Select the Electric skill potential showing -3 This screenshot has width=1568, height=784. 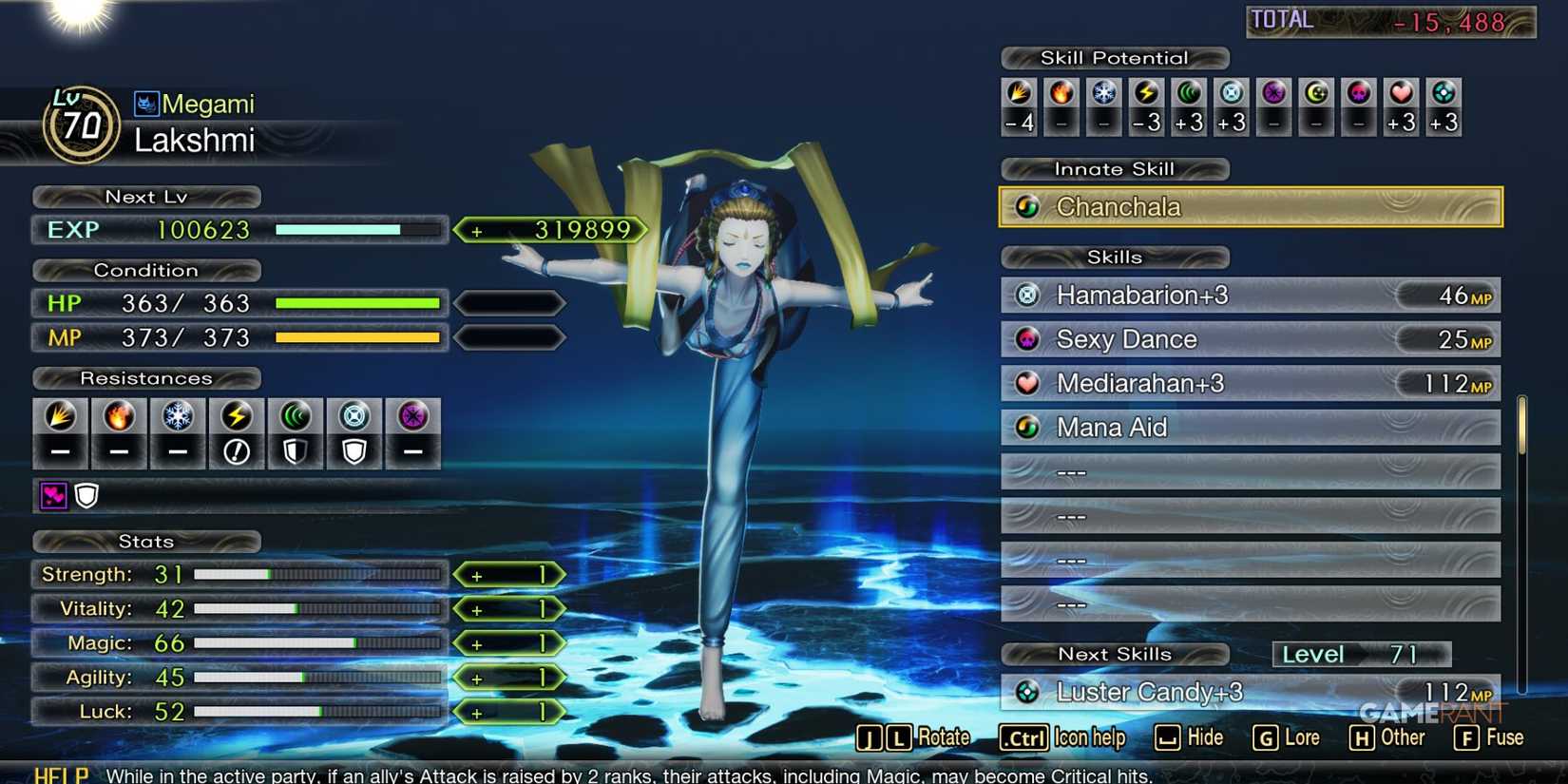pos(1146,105)
